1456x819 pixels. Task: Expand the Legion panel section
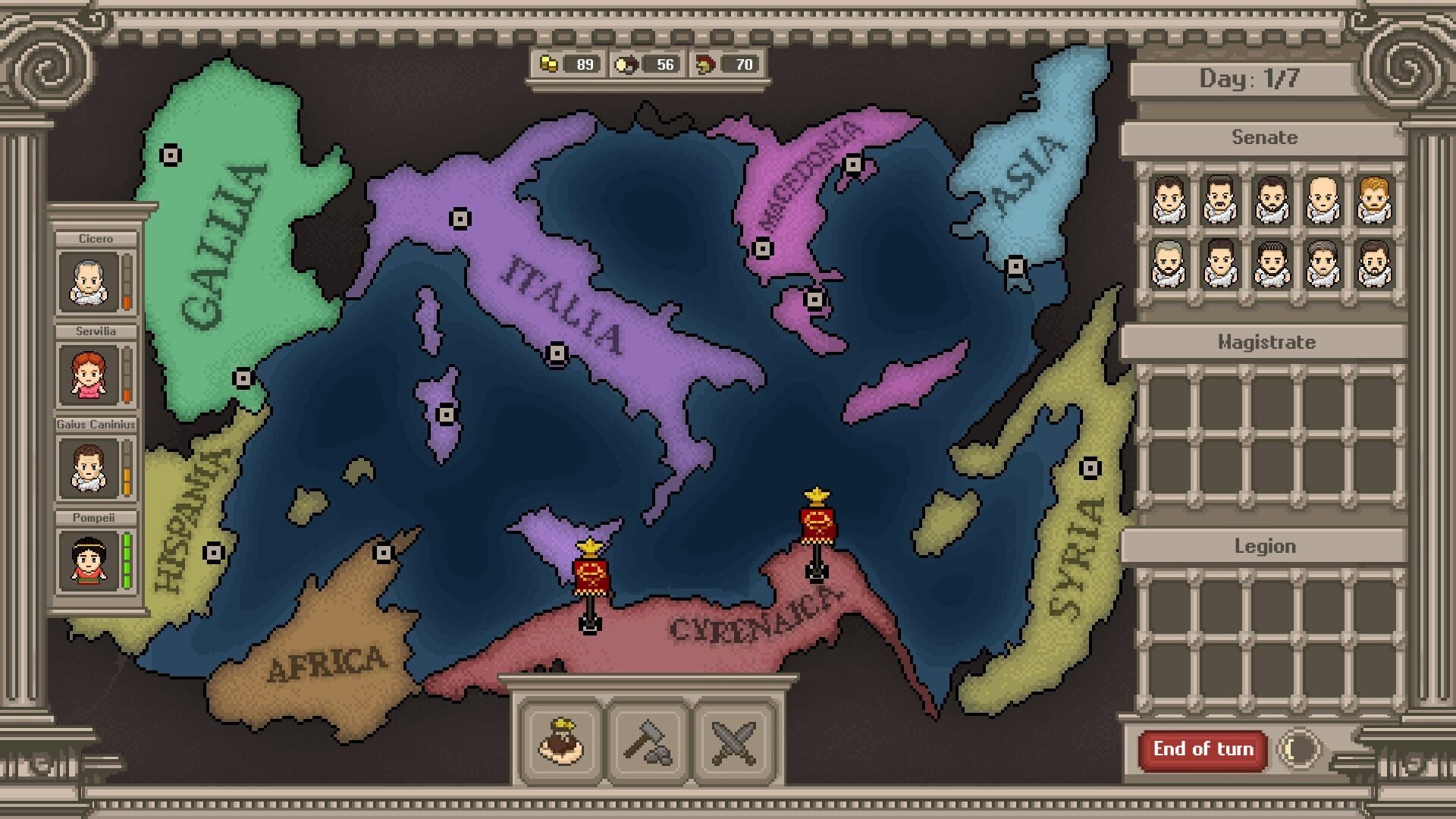point(1266,545)
